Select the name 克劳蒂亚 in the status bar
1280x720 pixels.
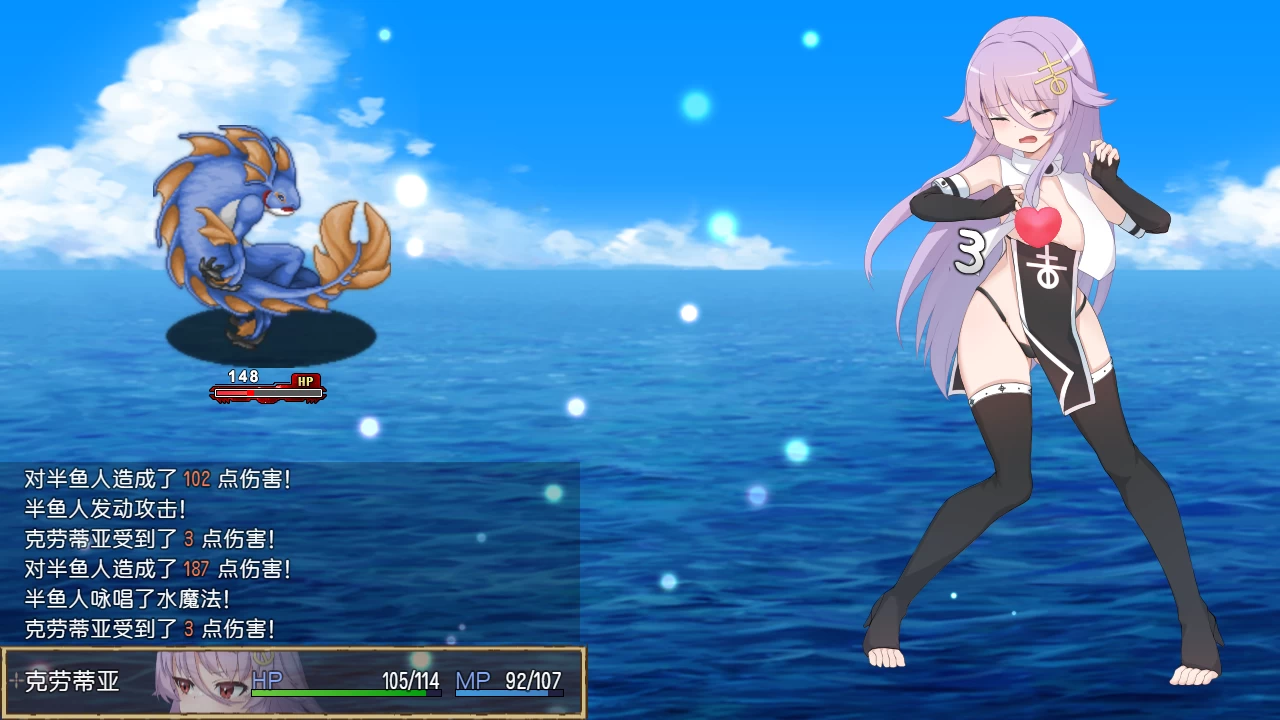point(70,683)
